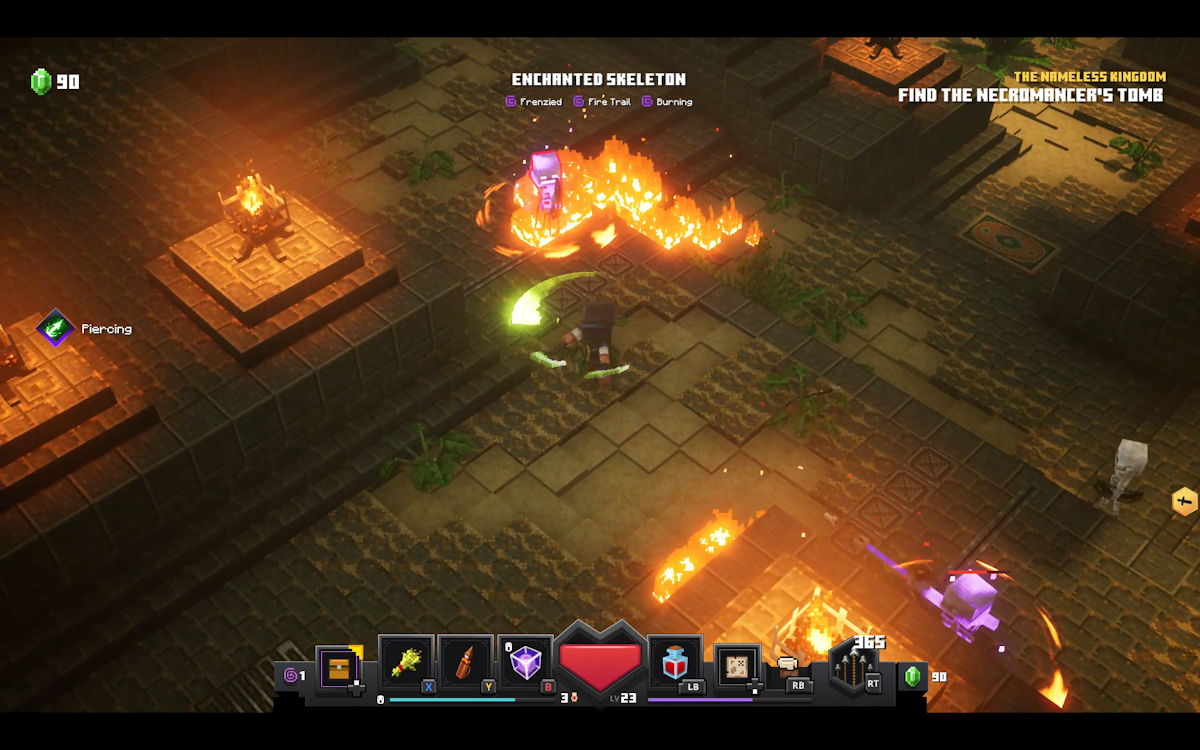Use the yellow flower artifact slot
The width and height of the screenshot is (1200, 750).
pyautogui.click(x=406, y=661)
